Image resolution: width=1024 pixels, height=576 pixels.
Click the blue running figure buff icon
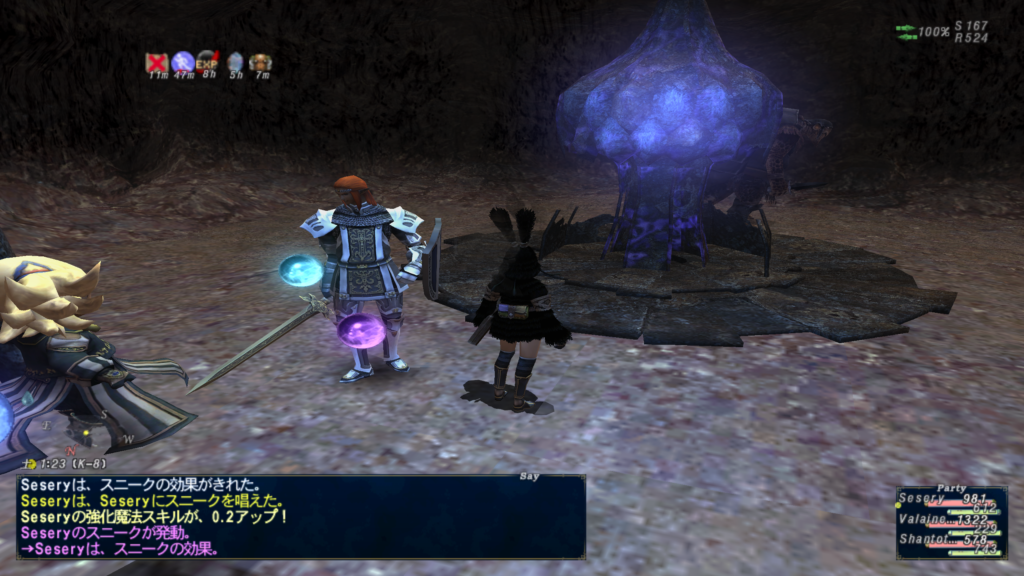(182, 63)
